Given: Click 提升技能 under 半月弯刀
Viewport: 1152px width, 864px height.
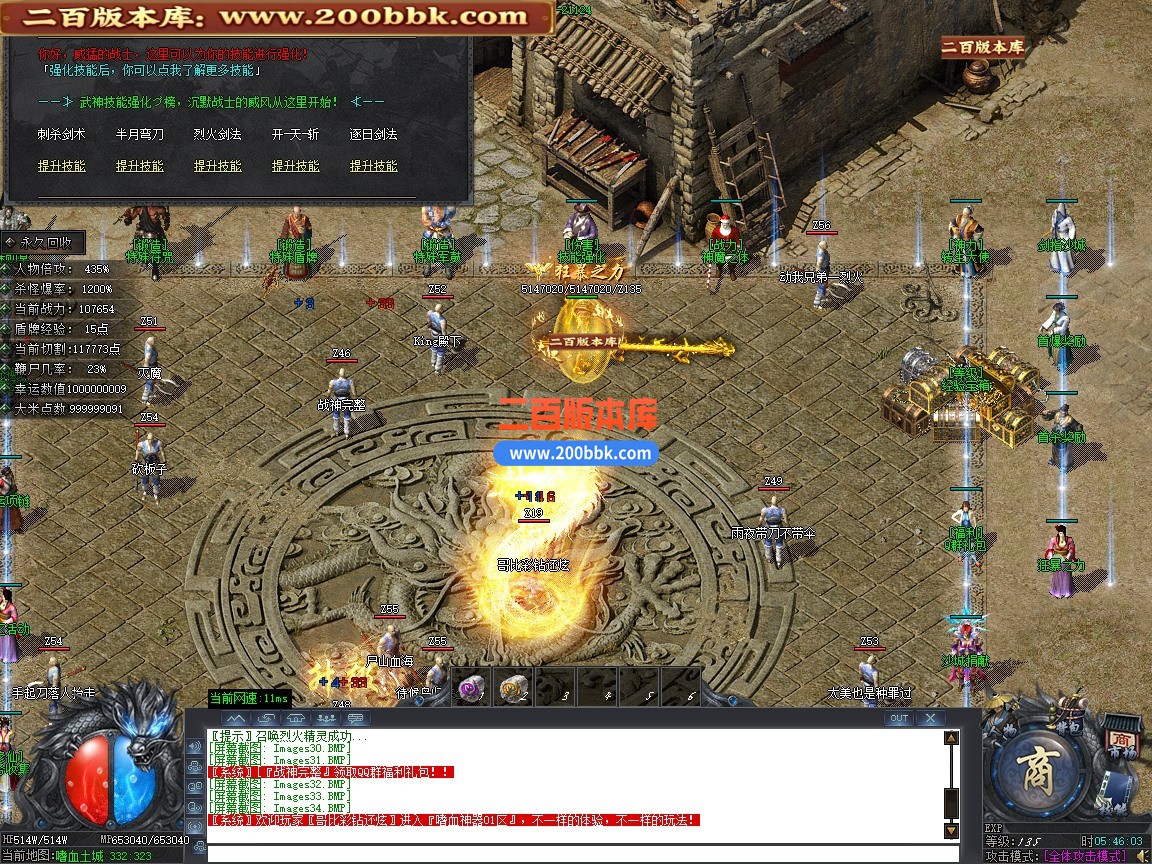Looking at the screenshot, I should (x=140, y=166).
